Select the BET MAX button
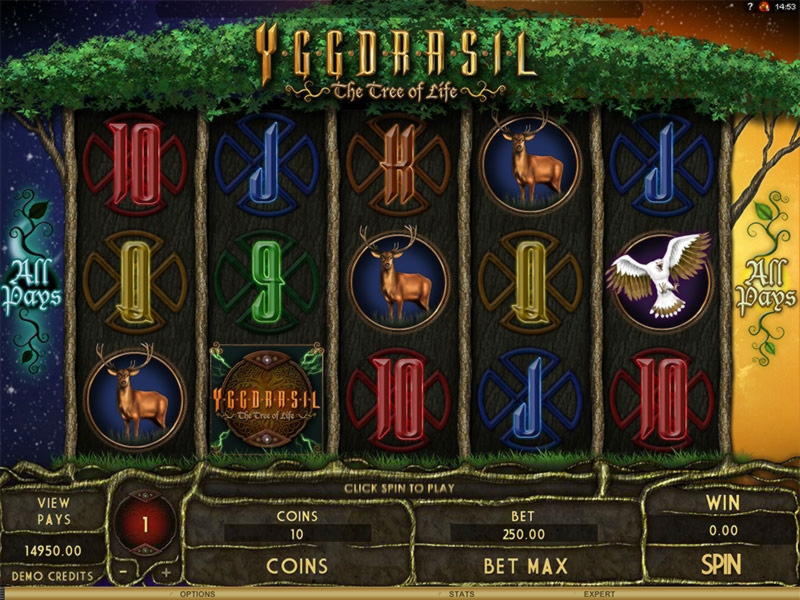Screen dimensions: 800x600 525,566
